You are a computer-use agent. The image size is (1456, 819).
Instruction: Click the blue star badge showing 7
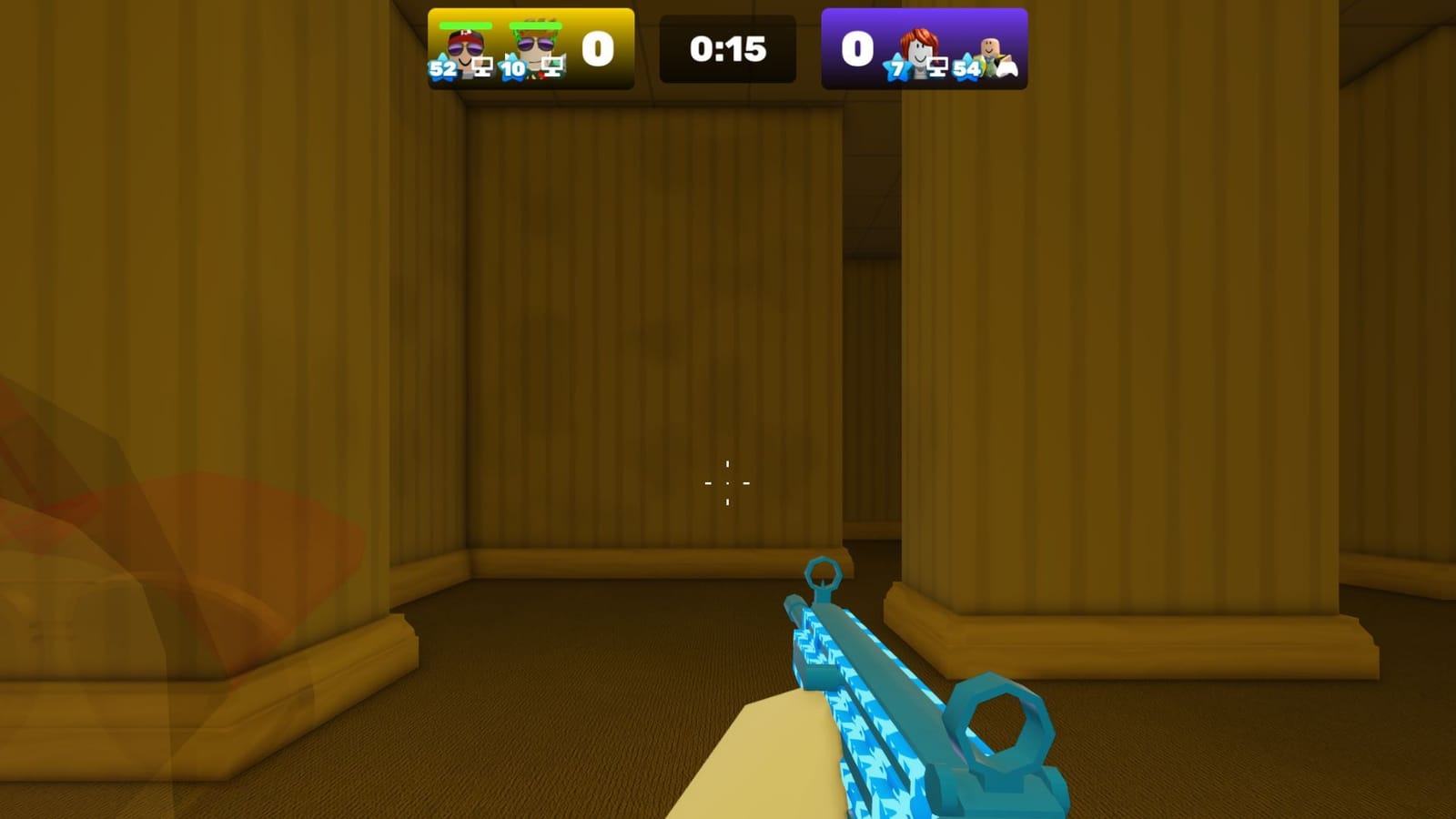coord(898,68)
